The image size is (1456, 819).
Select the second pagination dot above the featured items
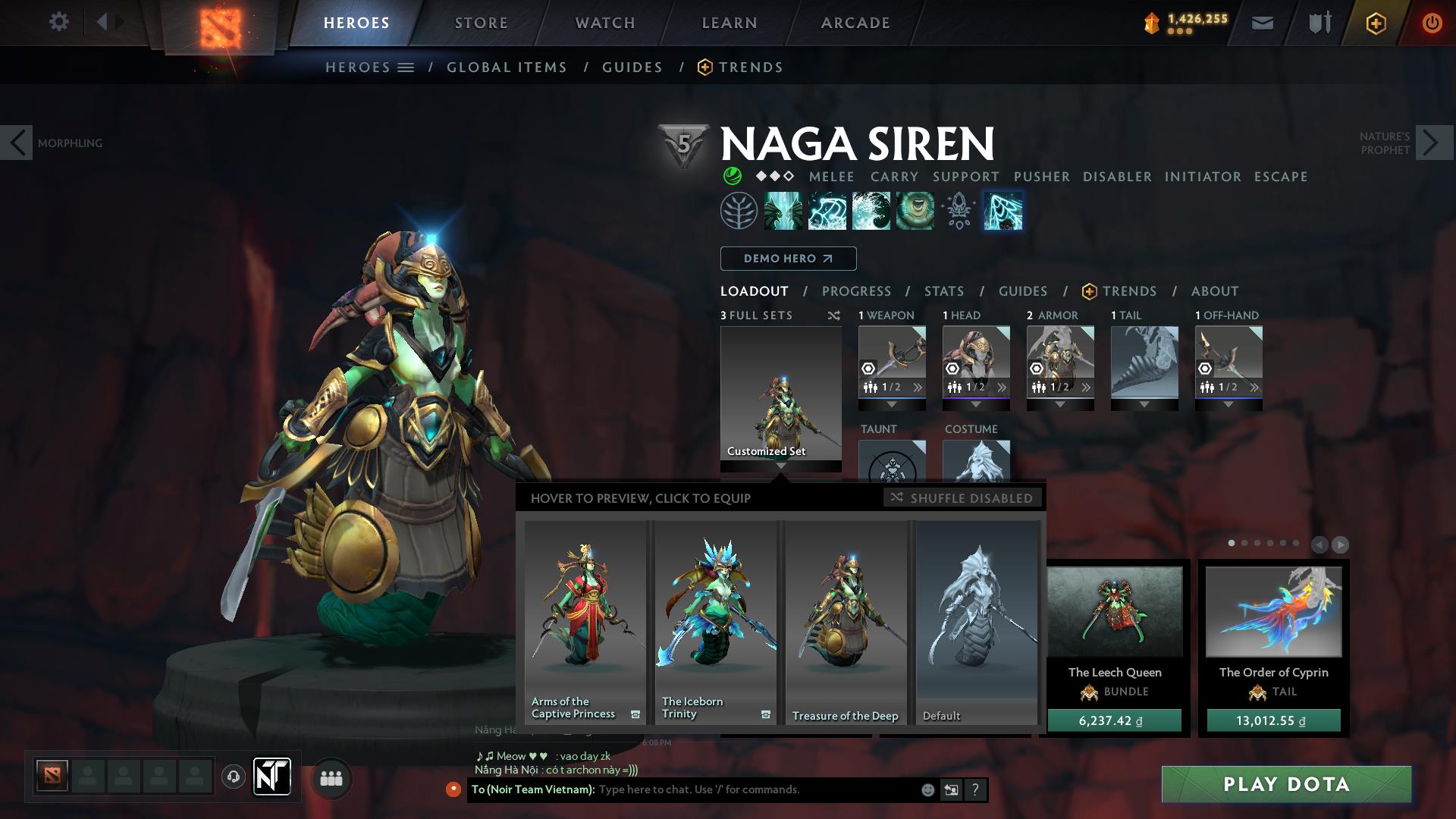(1245, 542)
